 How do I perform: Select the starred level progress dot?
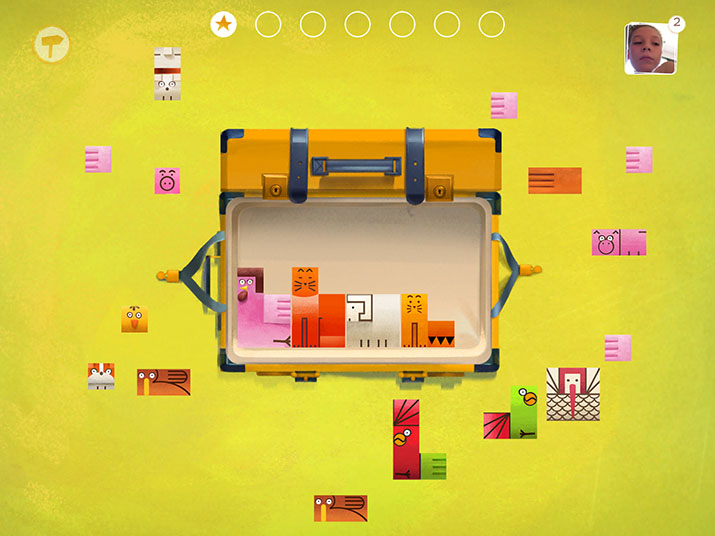(x=224, y=24)
